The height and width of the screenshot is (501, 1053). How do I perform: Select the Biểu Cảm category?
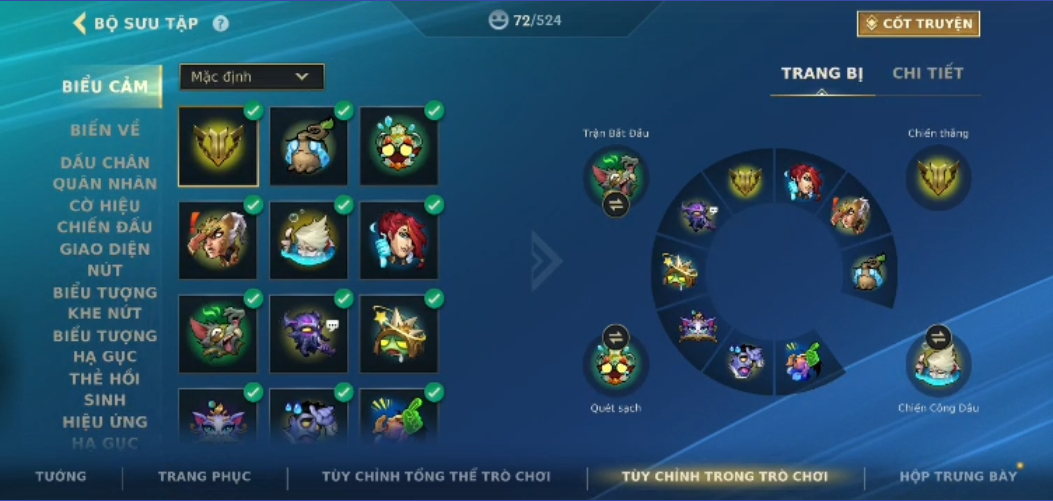105,86
